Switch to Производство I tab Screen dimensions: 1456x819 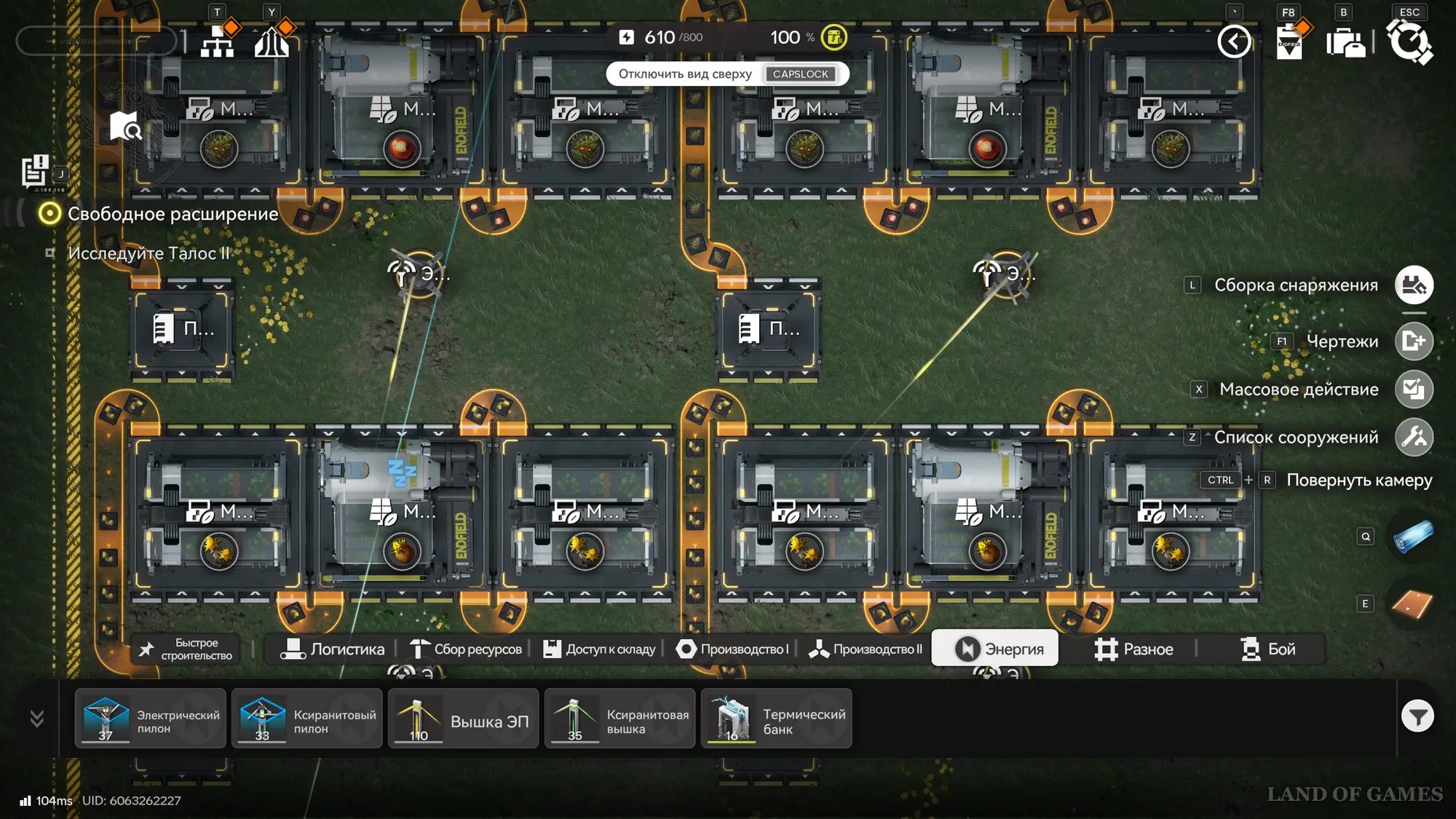pos(732,649)
